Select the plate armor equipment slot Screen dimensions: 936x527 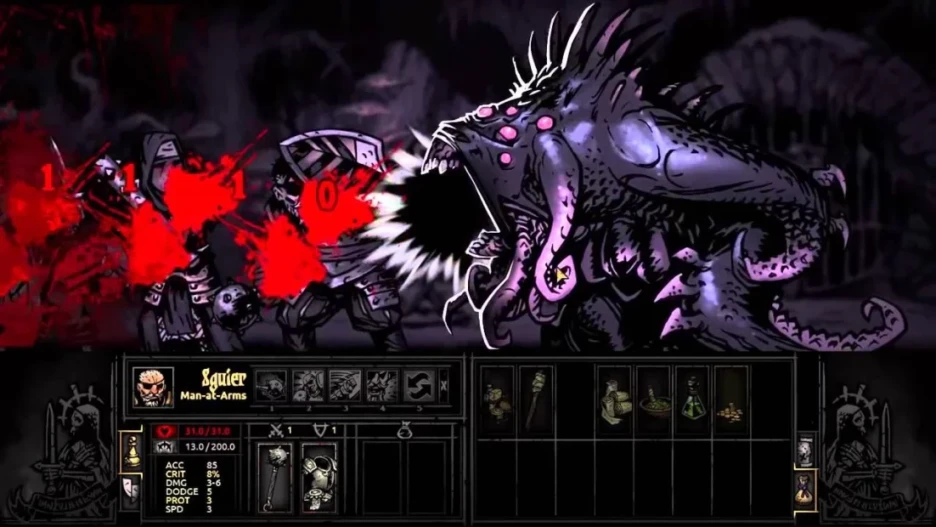click(319, 477)
